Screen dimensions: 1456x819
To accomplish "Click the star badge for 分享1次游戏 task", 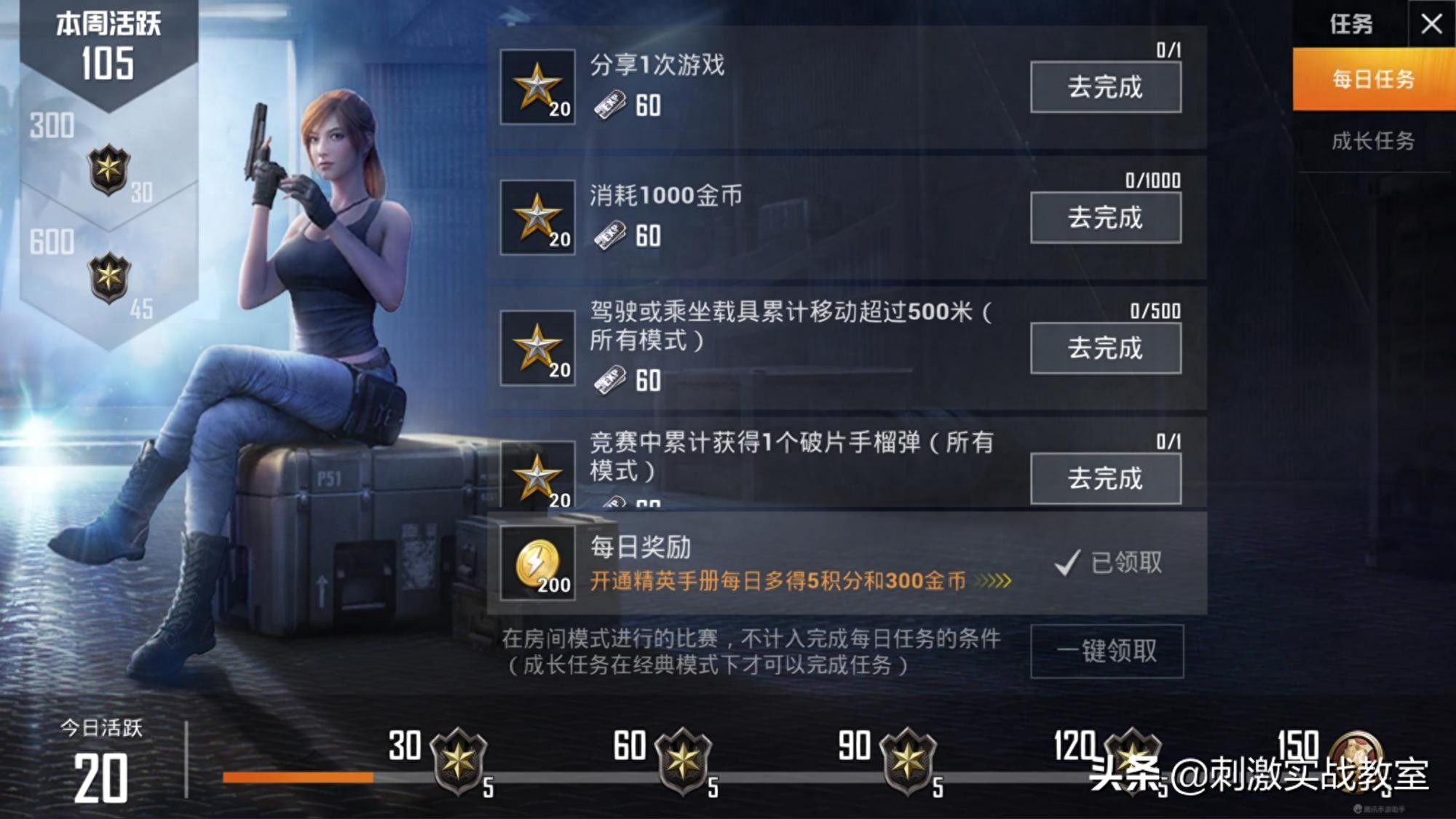I will click(x=537, y=86).
